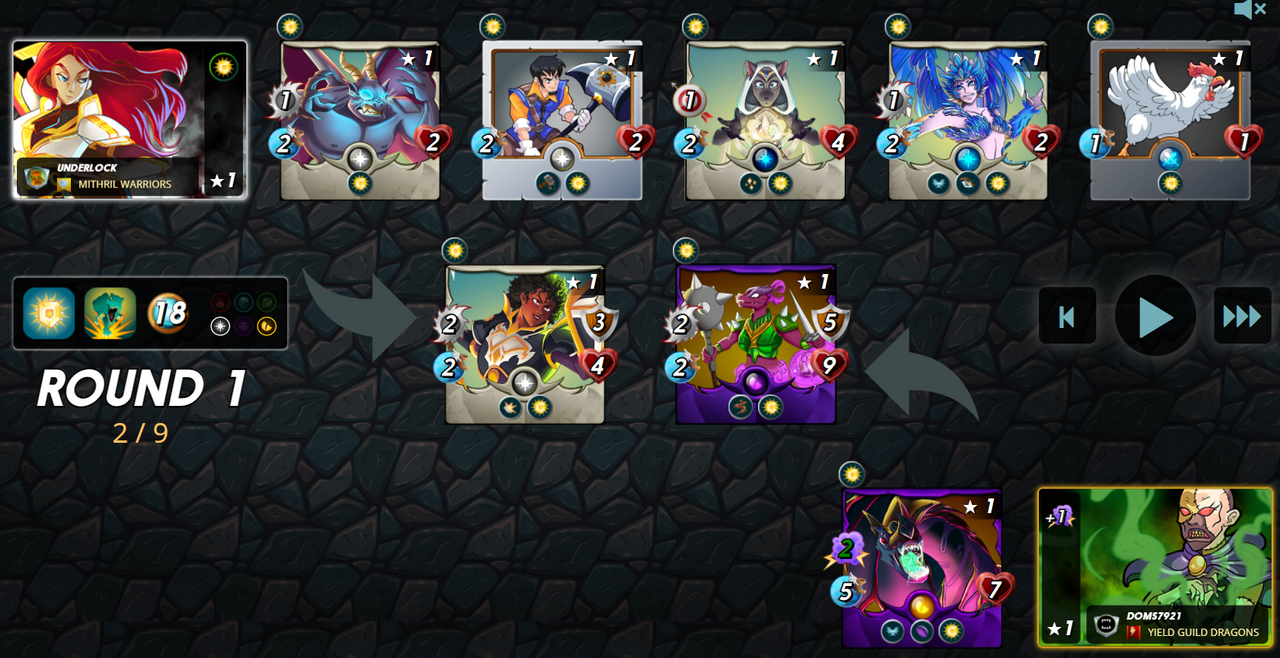The width and height of the screenshot is (1280, 658).
Task: Select the axe-wielding warrior card
Action: 562,120
